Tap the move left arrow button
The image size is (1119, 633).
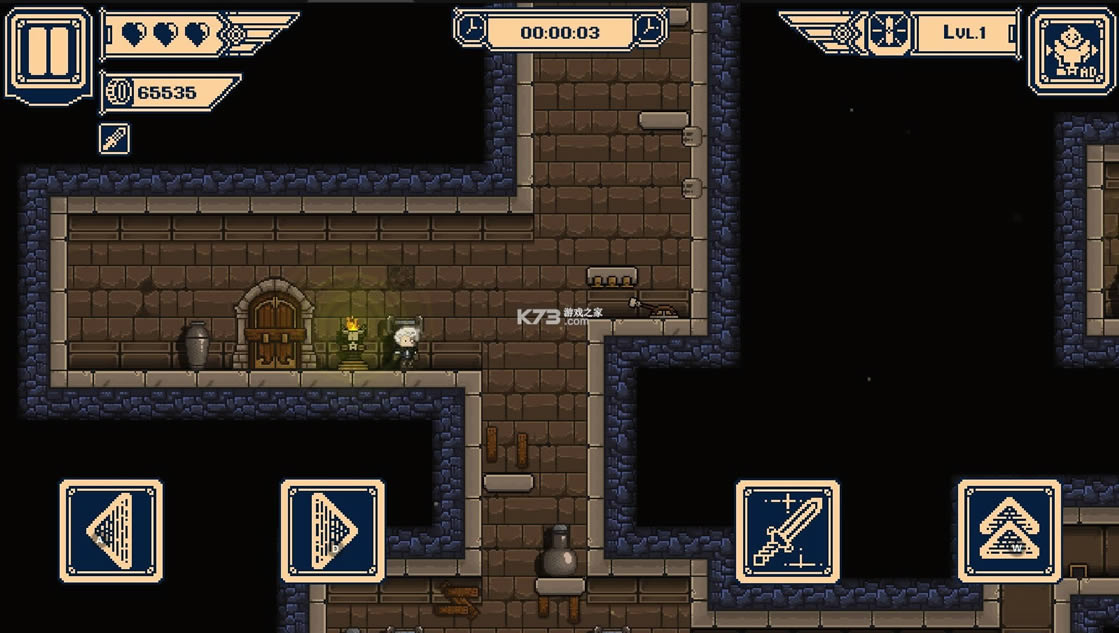click(111, 531)
